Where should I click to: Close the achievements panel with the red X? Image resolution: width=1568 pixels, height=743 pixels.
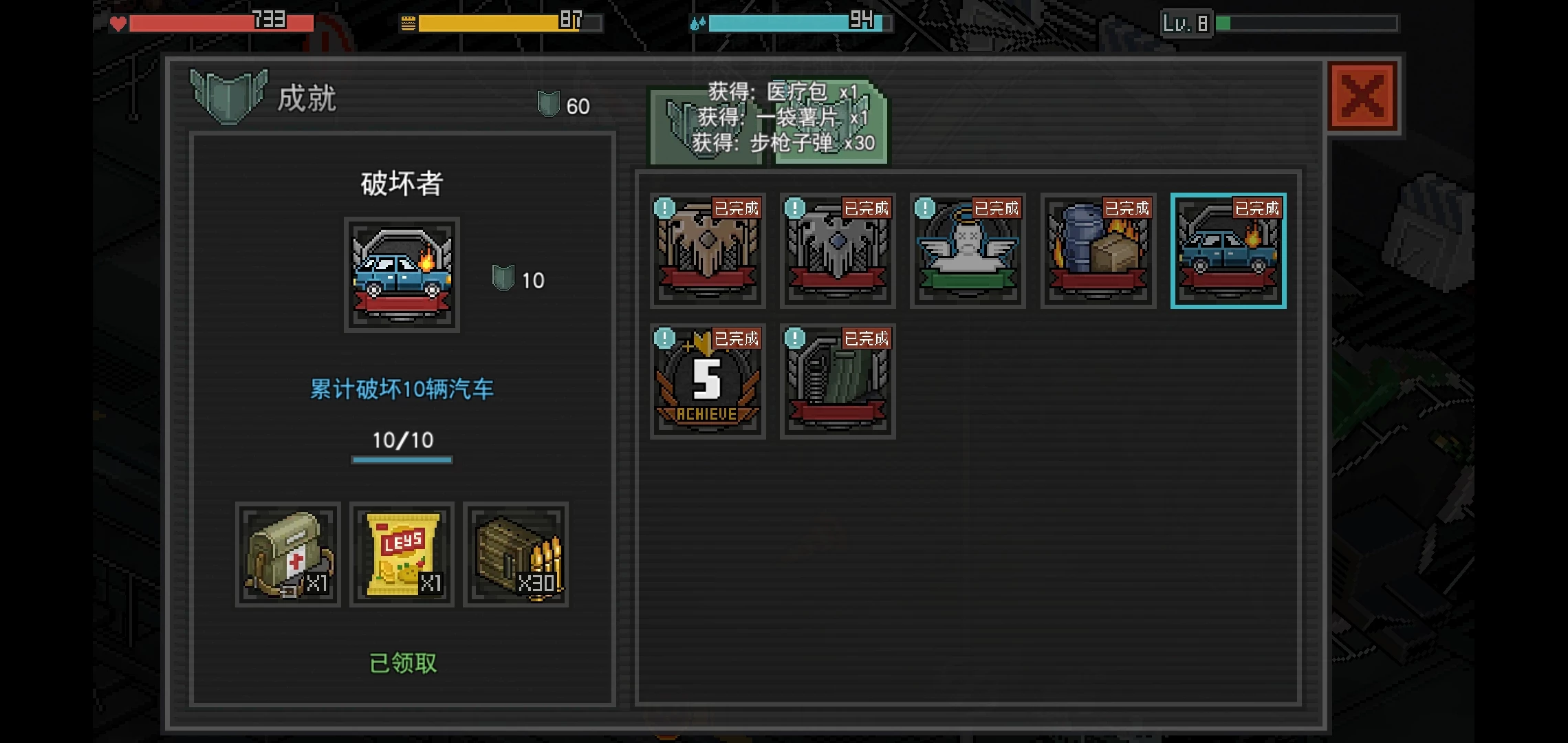1362,96
